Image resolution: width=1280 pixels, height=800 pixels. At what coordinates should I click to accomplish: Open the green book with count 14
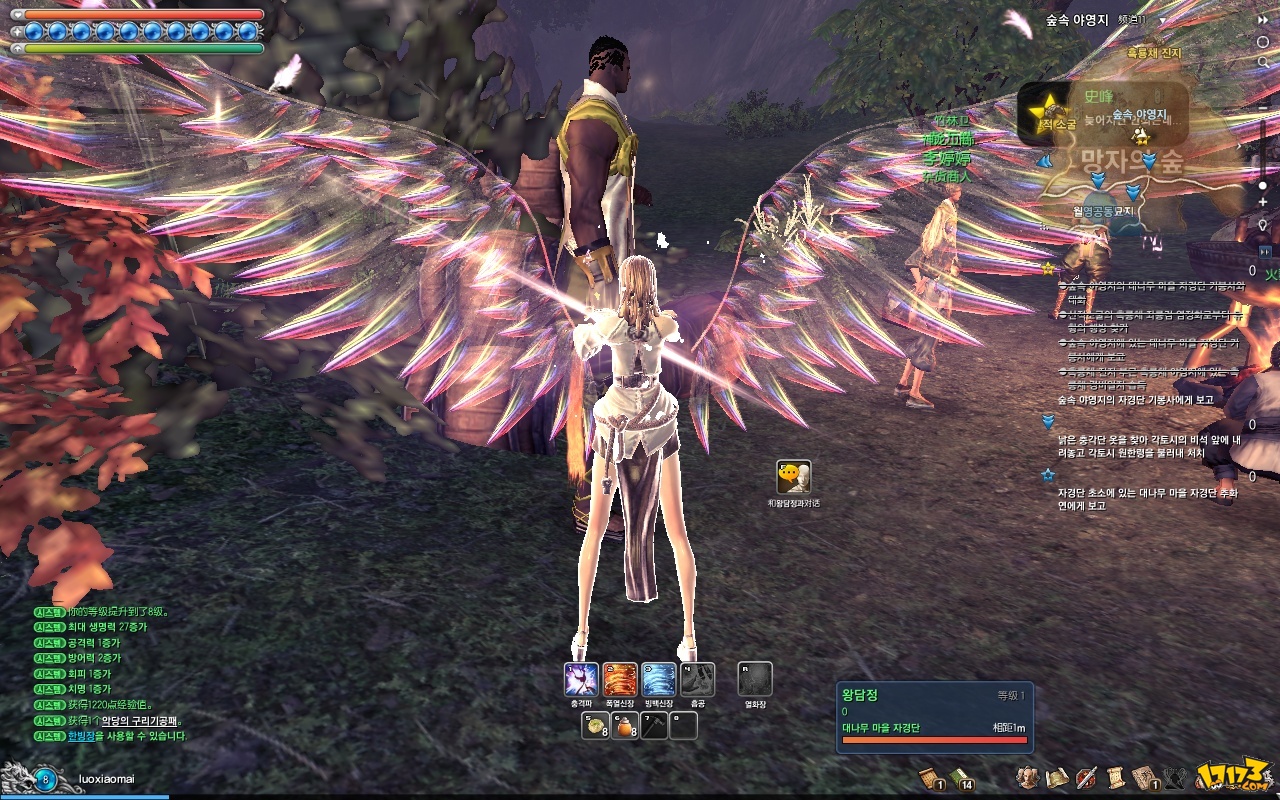(961, 777)
